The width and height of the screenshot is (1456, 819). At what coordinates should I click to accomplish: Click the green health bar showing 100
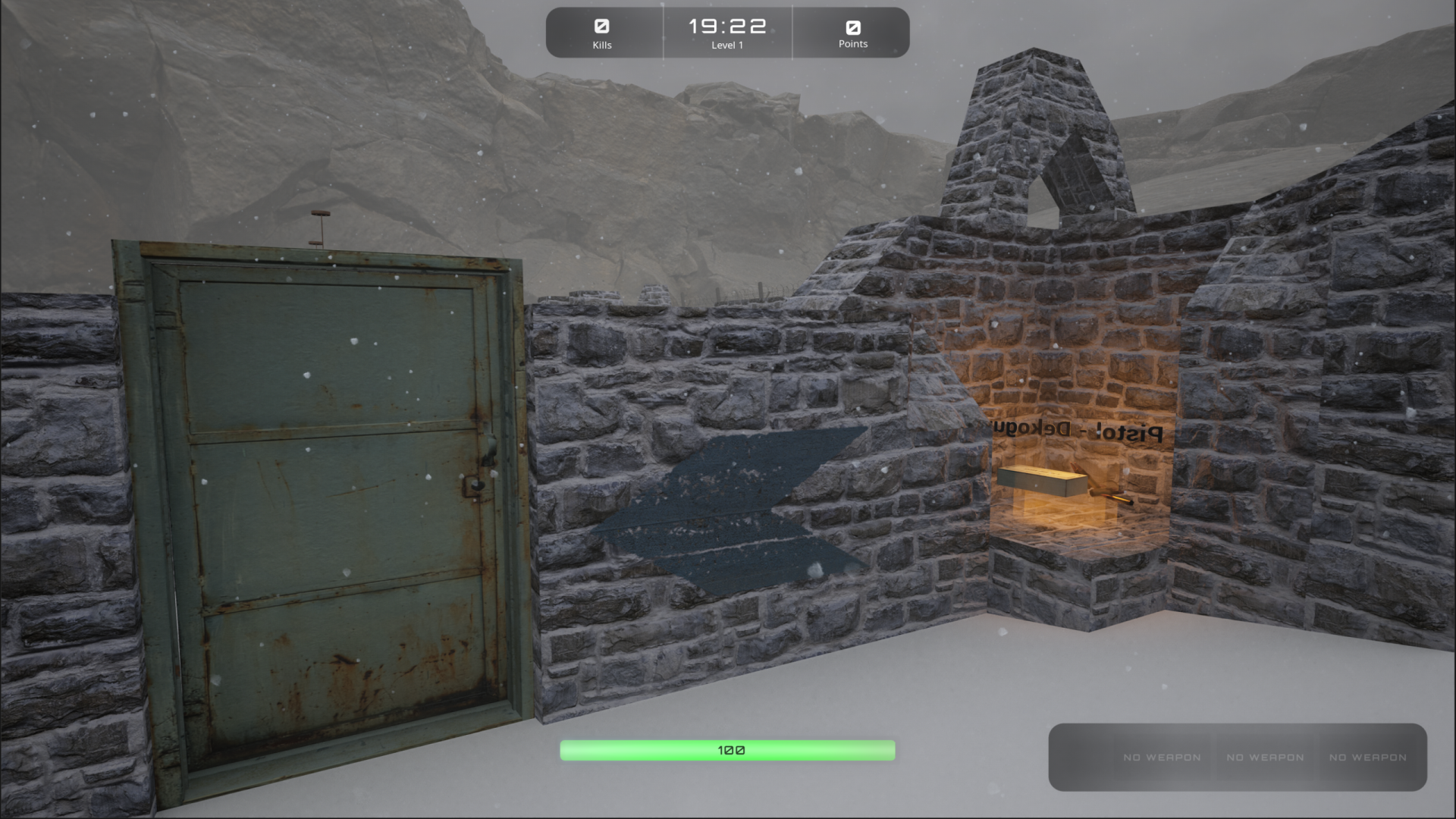tap(726, 749)
